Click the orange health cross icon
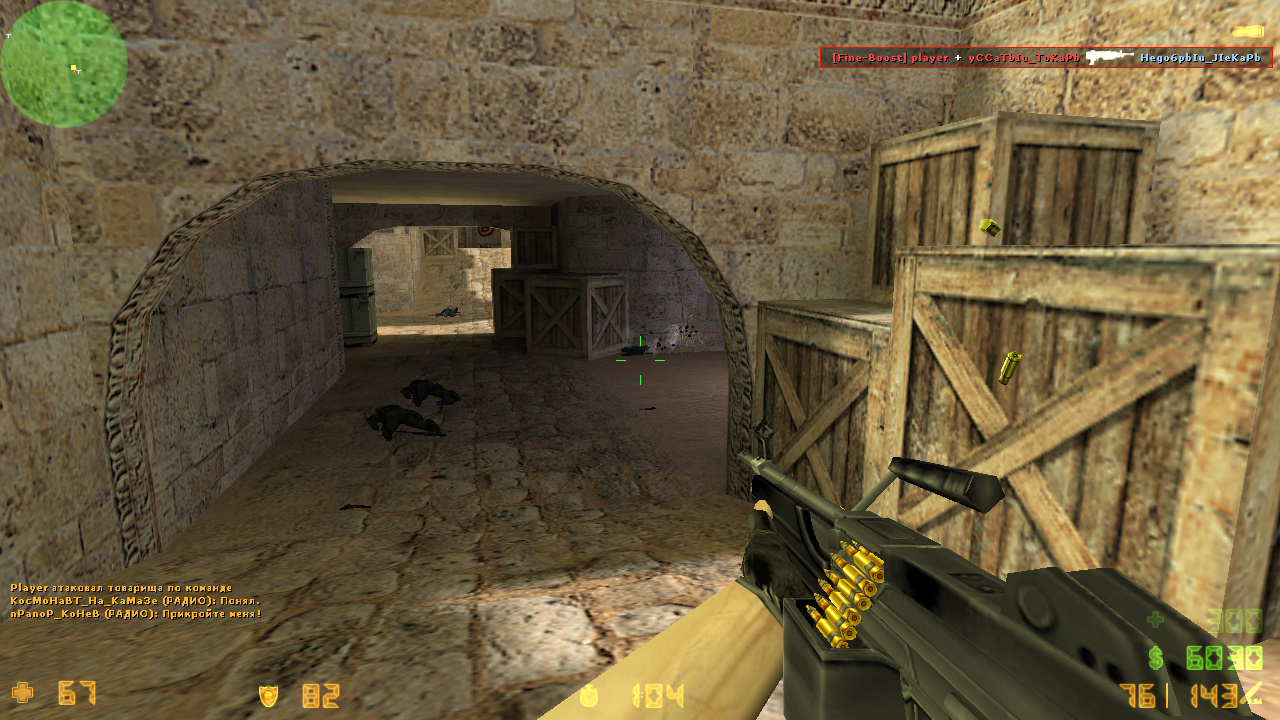The height and width of the screenshot is (720, 1280). click(x=22, y=692)
